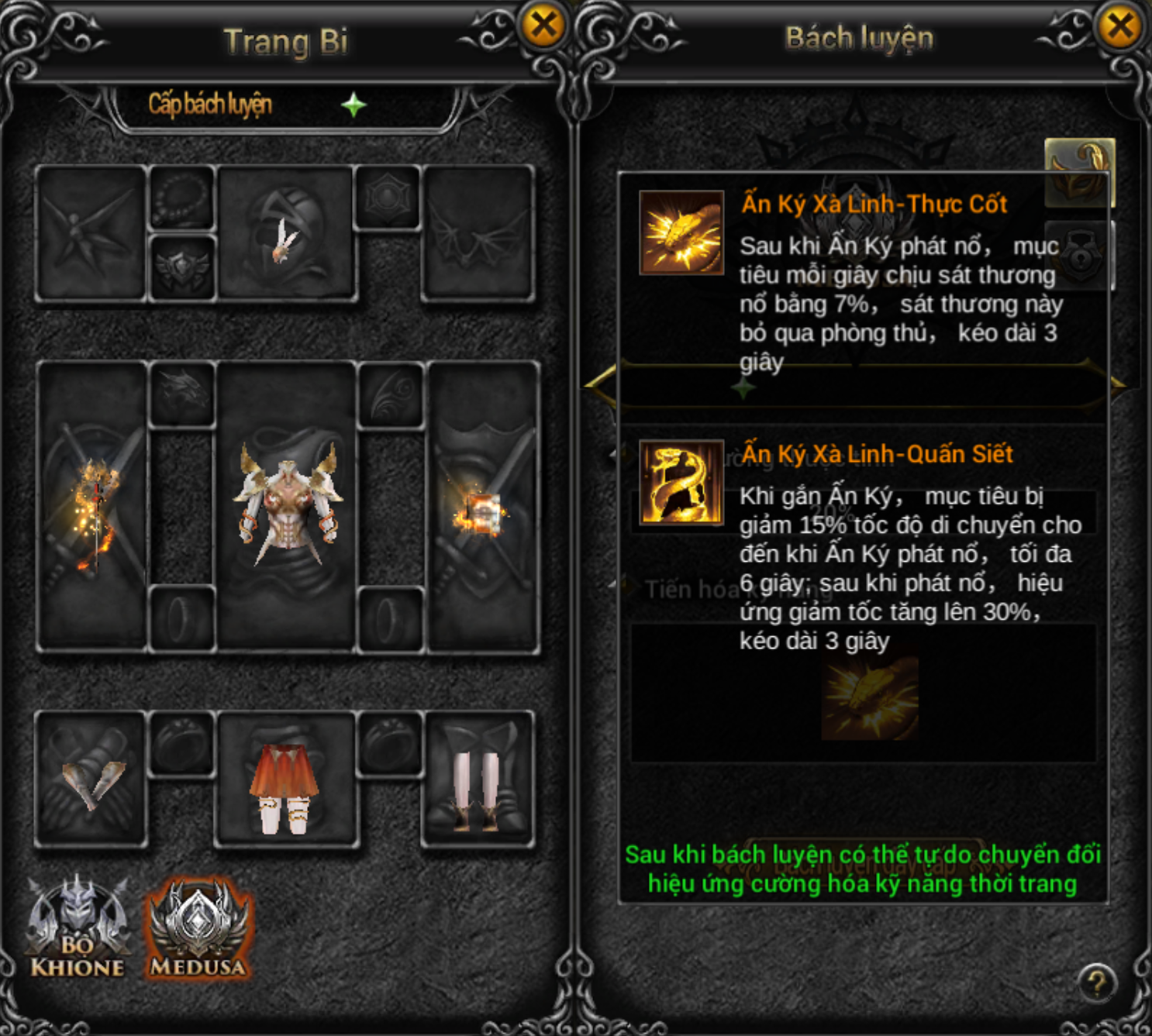Select the winged chest armor slot

(x=287, y=508)
